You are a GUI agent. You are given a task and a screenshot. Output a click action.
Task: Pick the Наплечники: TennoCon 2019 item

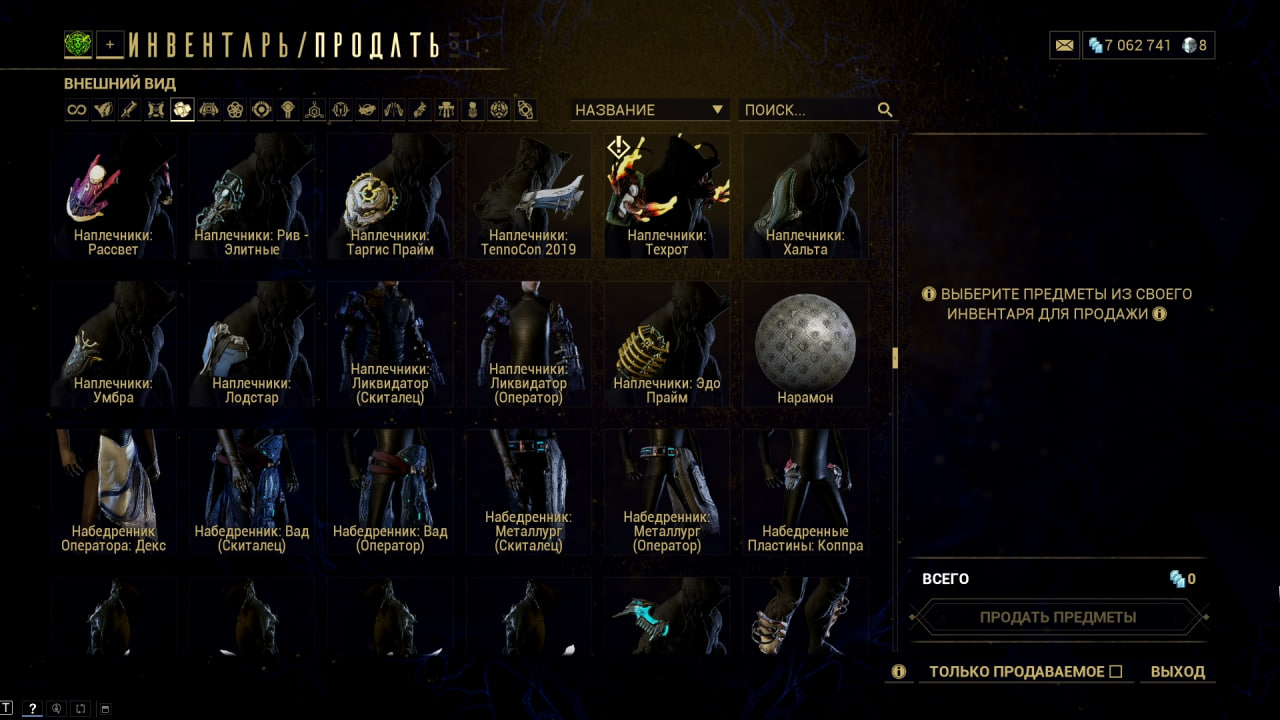click(x=530, y=196)
